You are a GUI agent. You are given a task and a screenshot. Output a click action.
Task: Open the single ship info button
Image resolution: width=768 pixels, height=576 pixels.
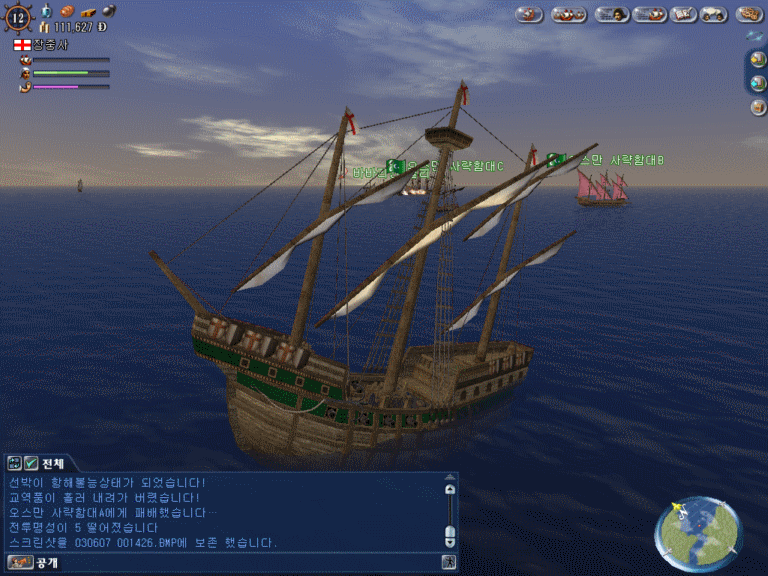click(x=529, y=14)
